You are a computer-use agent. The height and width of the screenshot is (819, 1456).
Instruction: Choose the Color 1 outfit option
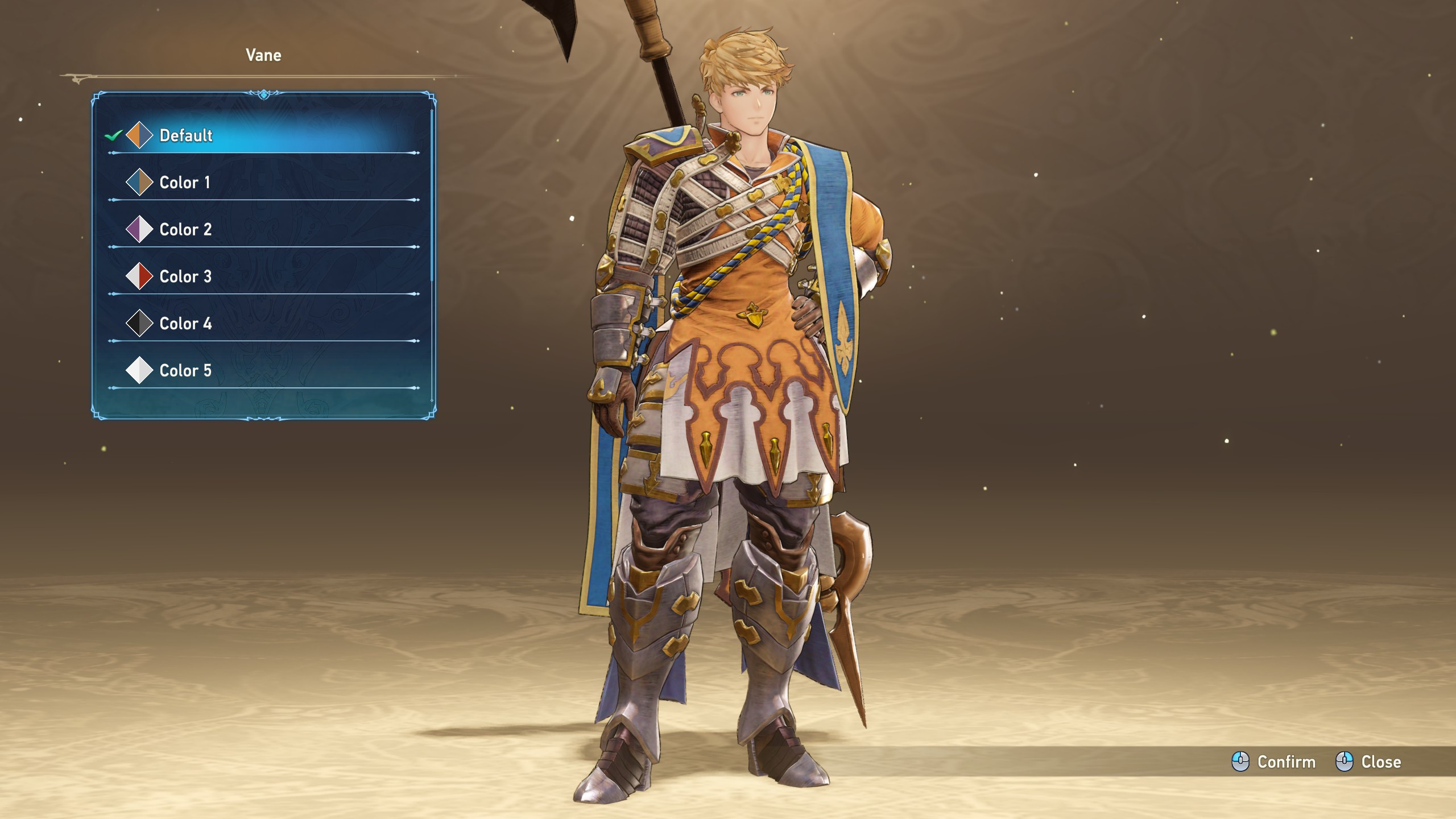184,183
